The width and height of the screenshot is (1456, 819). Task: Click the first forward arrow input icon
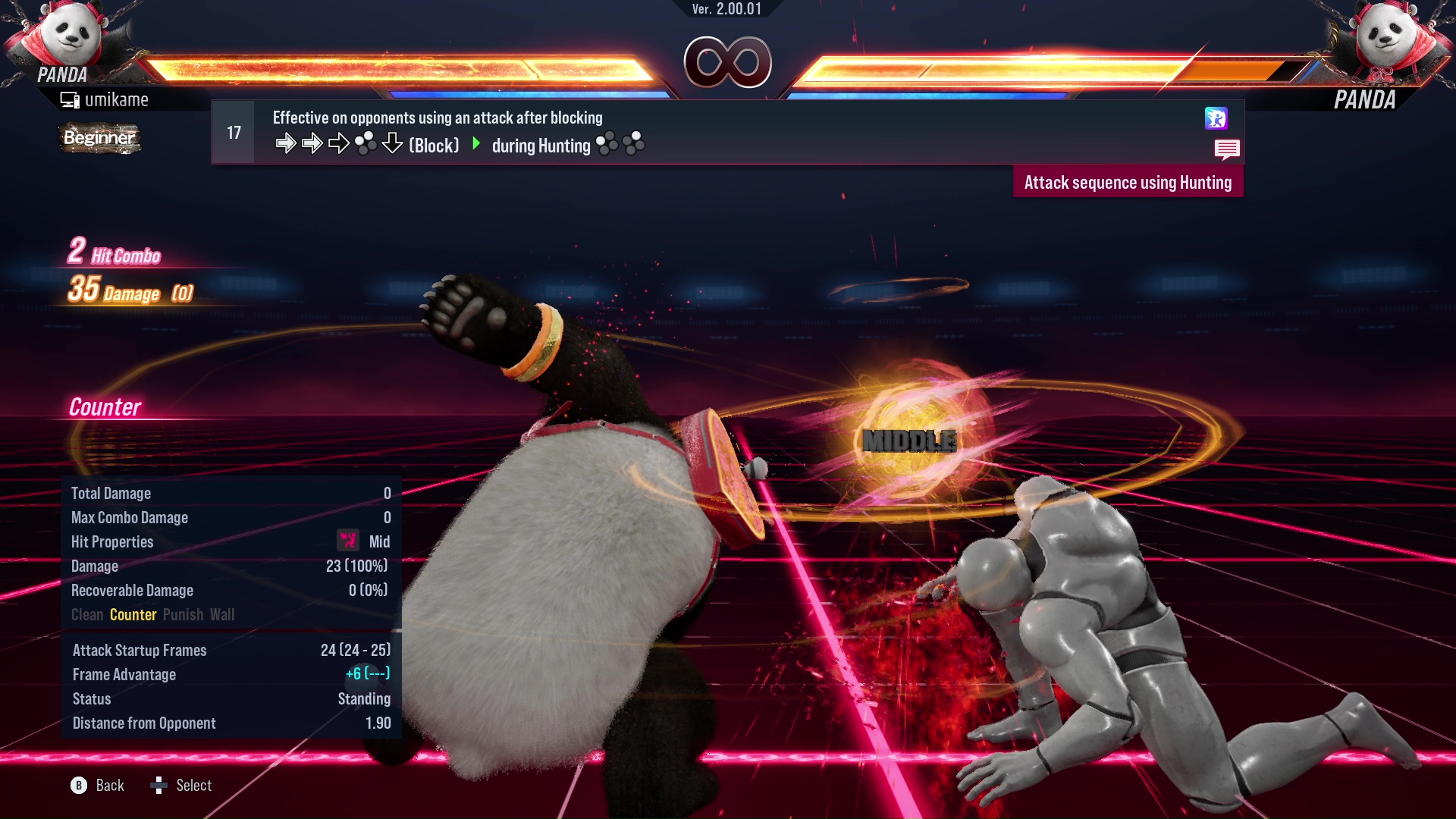click(x=287, y=143)
